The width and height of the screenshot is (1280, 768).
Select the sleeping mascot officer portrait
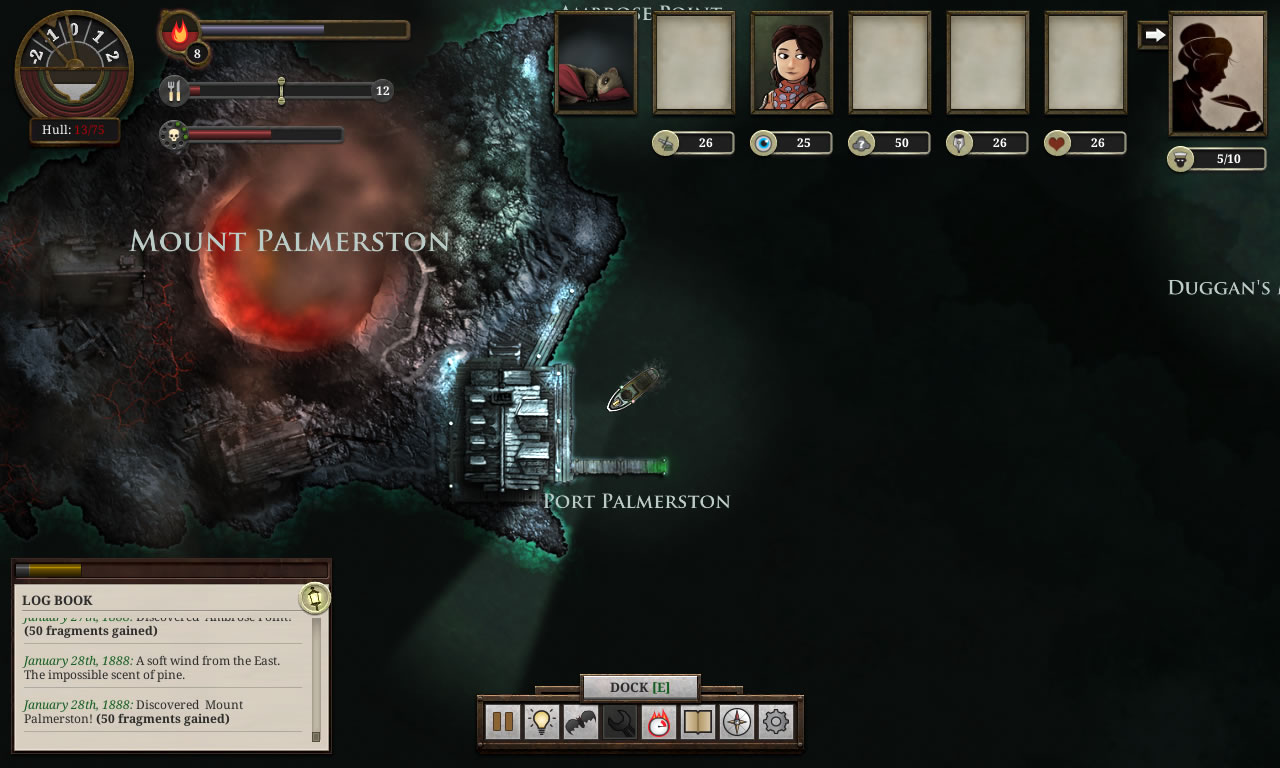596,62
